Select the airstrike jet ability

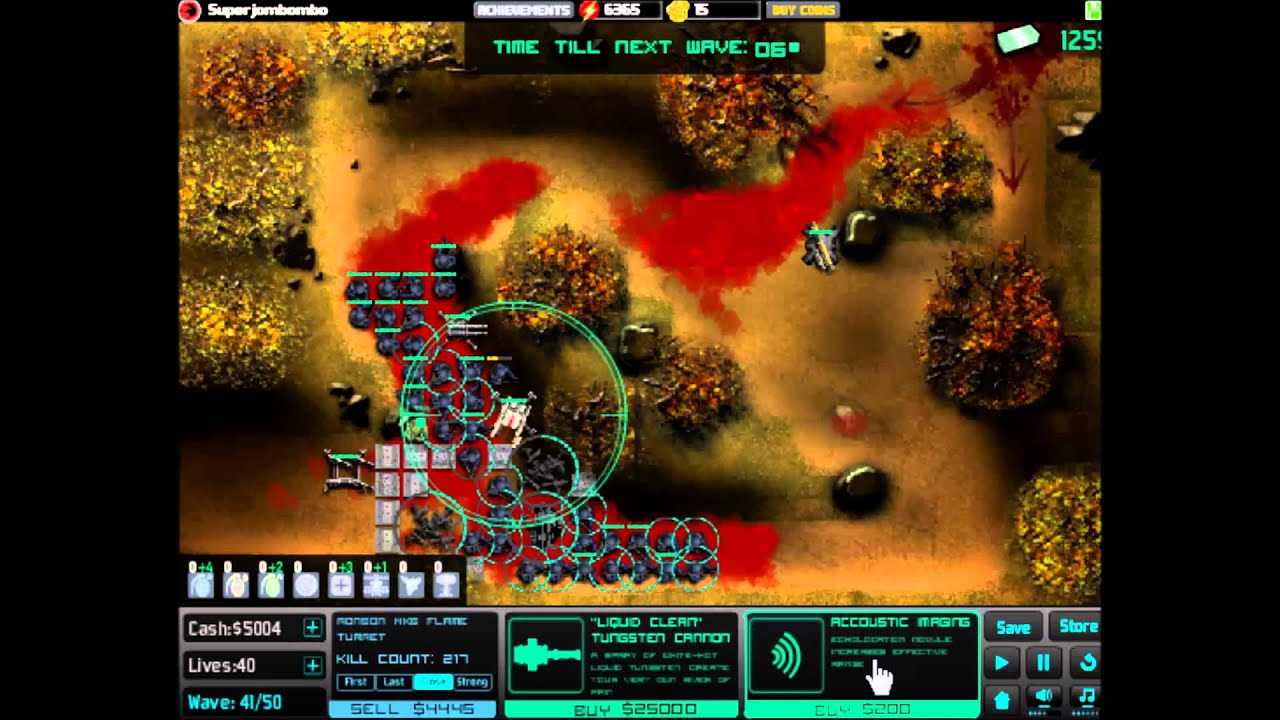point(410,583)
